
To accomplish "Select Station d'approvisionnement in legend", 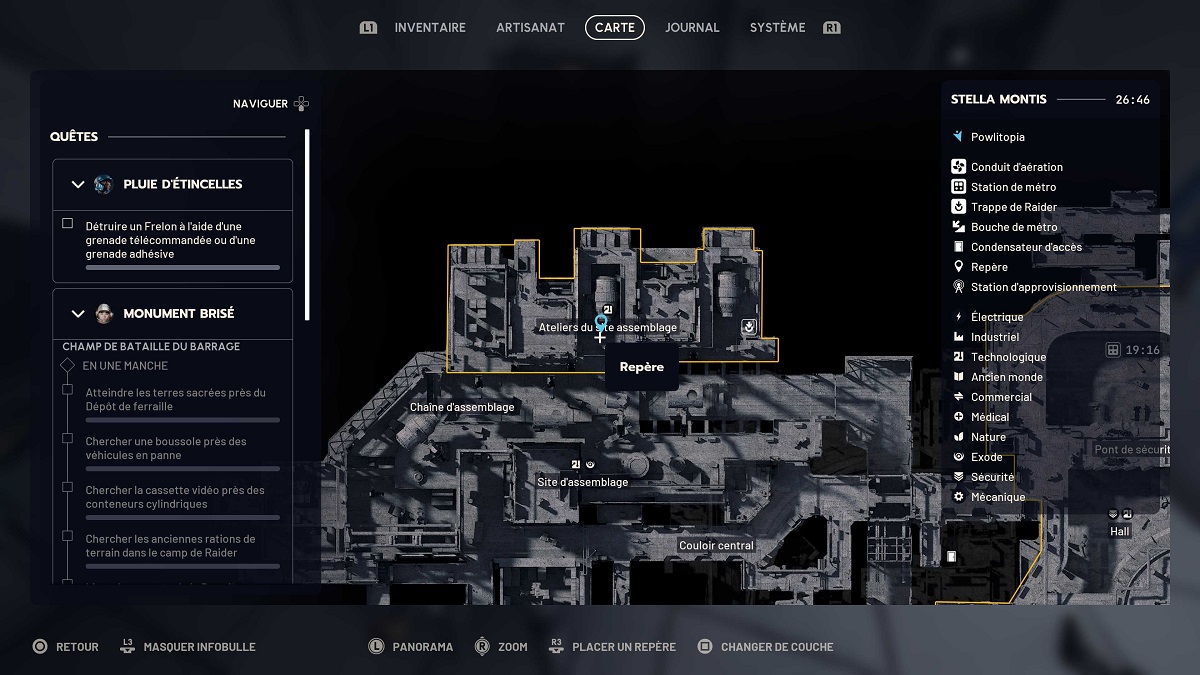I will point(1043,287).
